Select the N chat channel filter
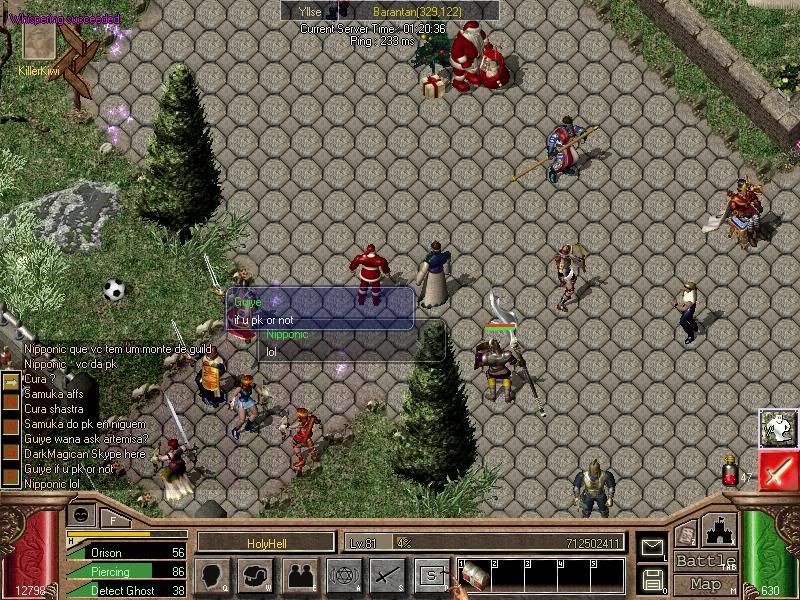Screen dimensions: 800x600 [x=9, y=403]
